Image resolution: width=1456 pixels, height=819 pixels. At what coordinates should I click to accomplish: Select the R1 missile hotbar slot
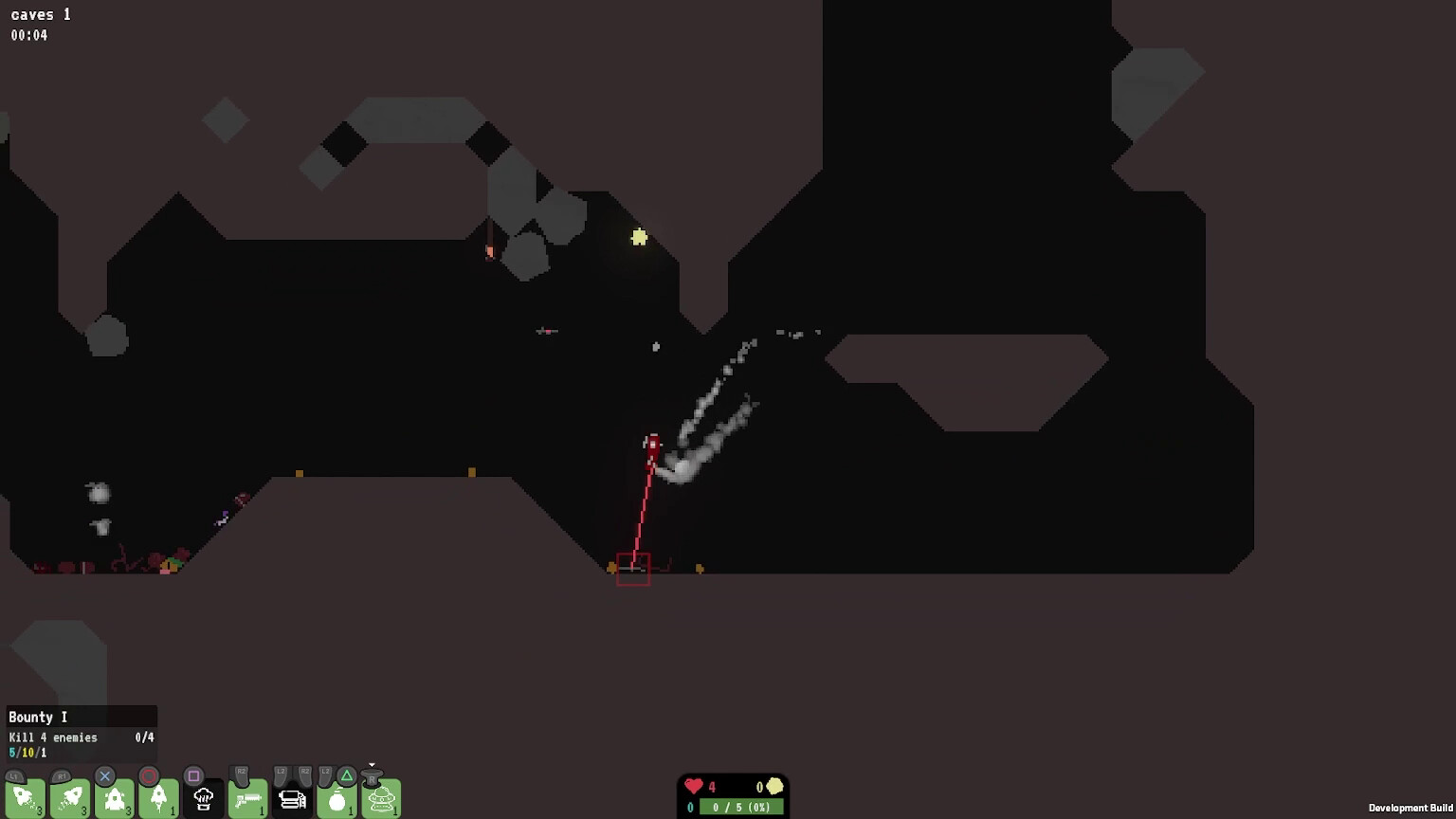pyautogui.click(x=69, y=799)
